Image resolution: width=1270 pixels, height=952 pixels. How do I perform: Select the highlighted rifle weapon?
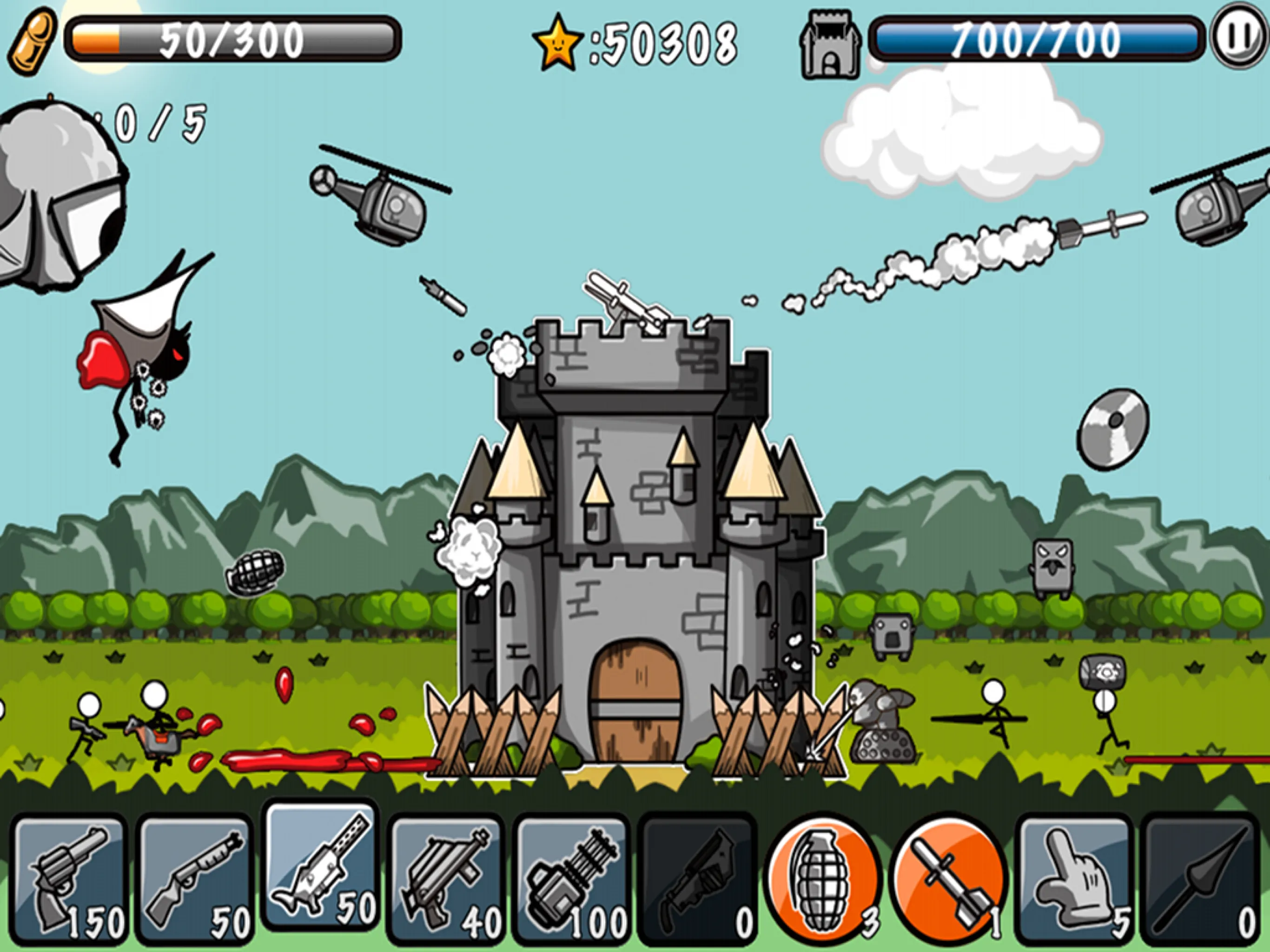(x=322, y=873)
